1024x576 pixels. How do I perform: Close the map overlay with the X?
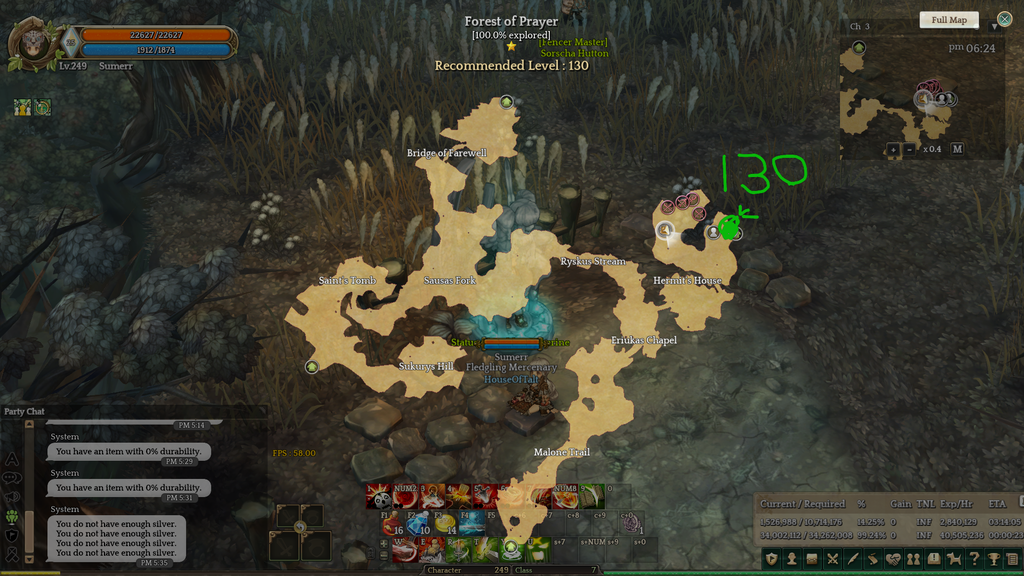1004,19
